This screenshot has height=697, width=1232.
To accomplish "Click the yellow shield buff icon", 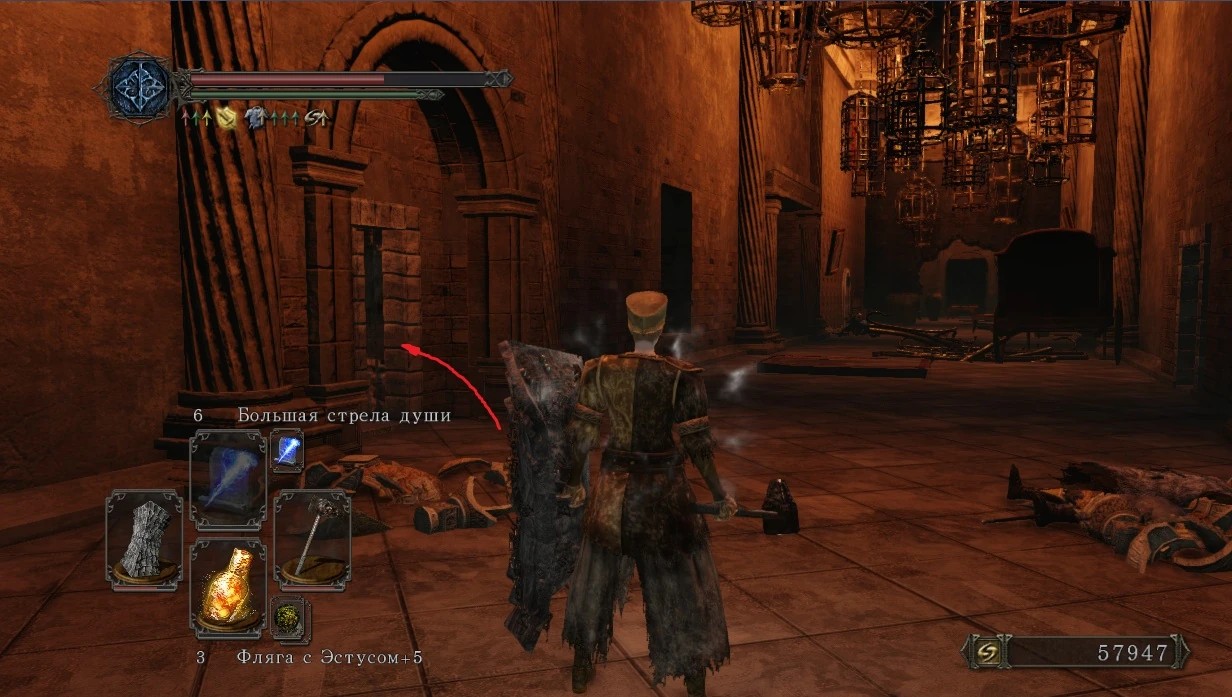I will 226,118.
